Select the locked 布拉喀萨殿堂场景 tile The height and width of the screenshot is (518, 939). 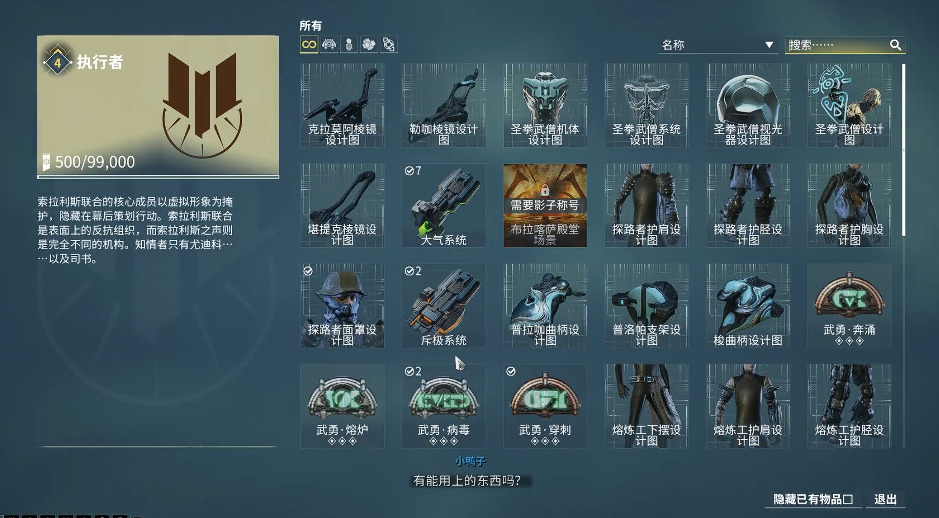[x=545, y=206]
